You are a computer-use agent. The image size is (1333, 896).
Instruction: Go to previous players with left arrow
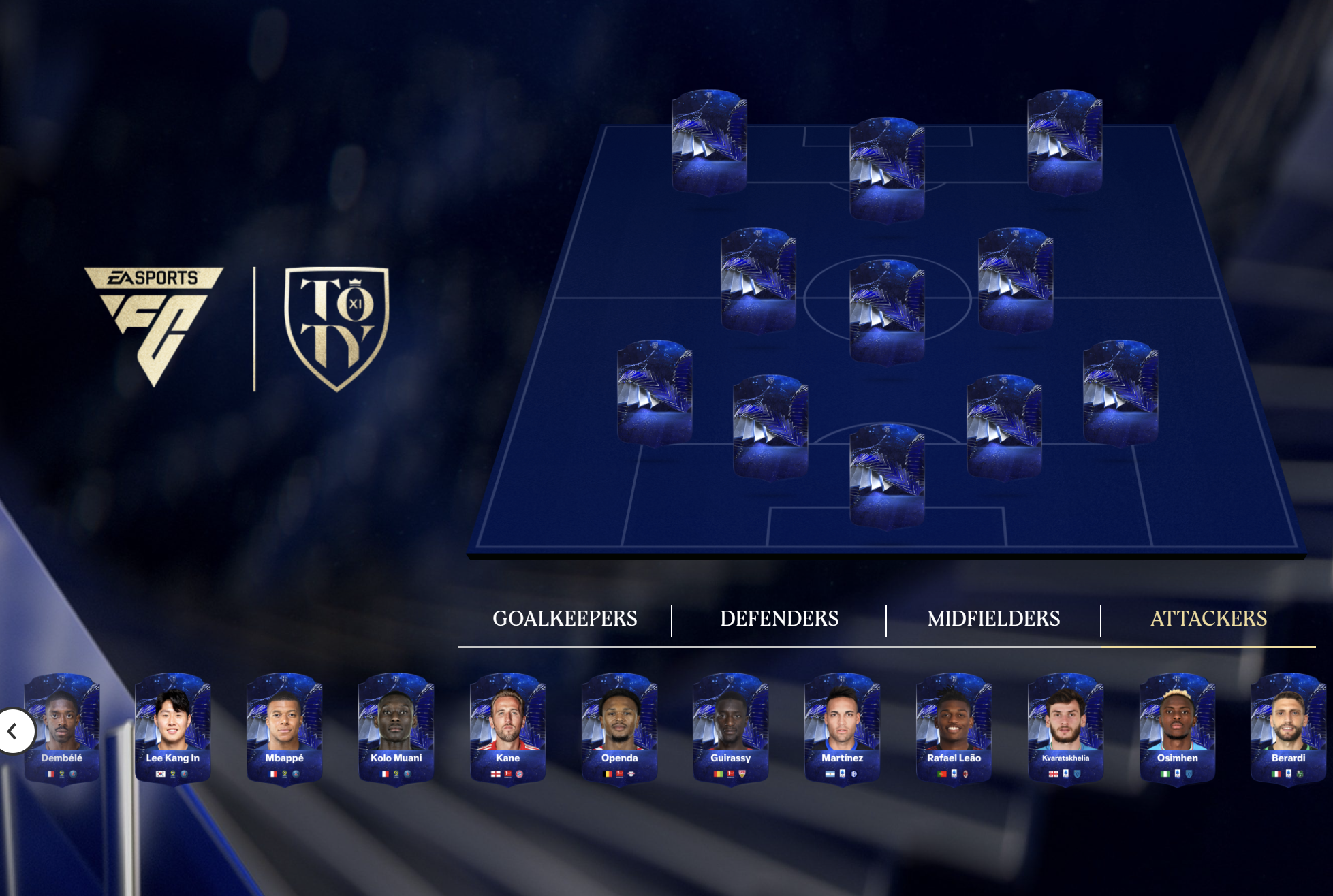(x=13, y=731)
